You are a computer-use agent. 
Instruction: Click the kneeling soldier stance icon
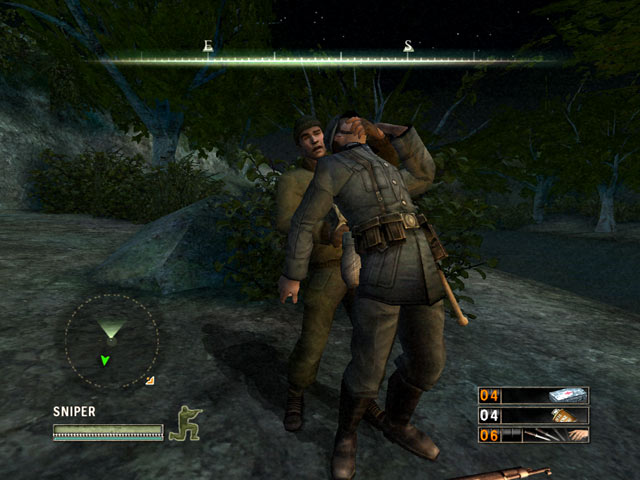click(x=184, y=423)
